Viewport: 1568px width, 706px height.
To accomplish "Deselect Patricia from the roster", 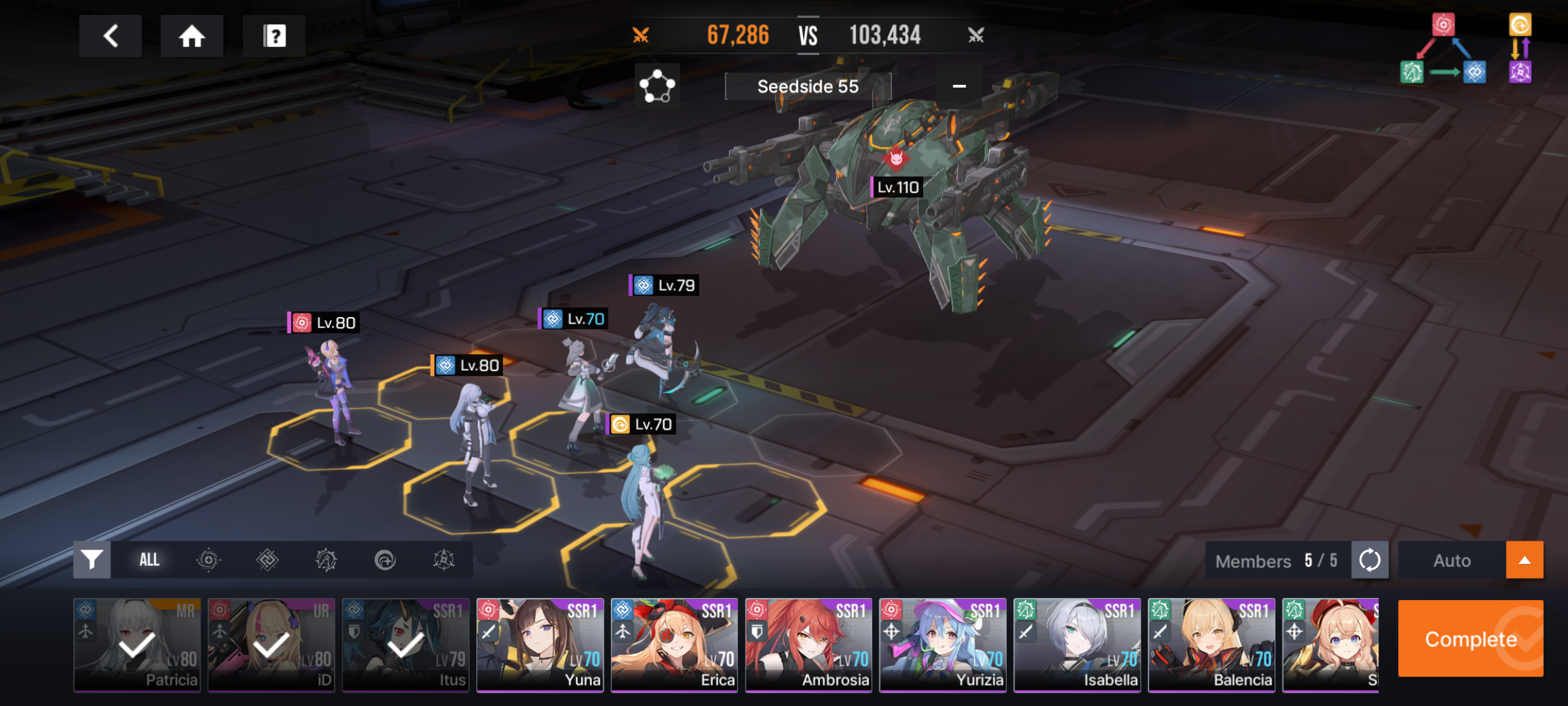I will [137, 645].
